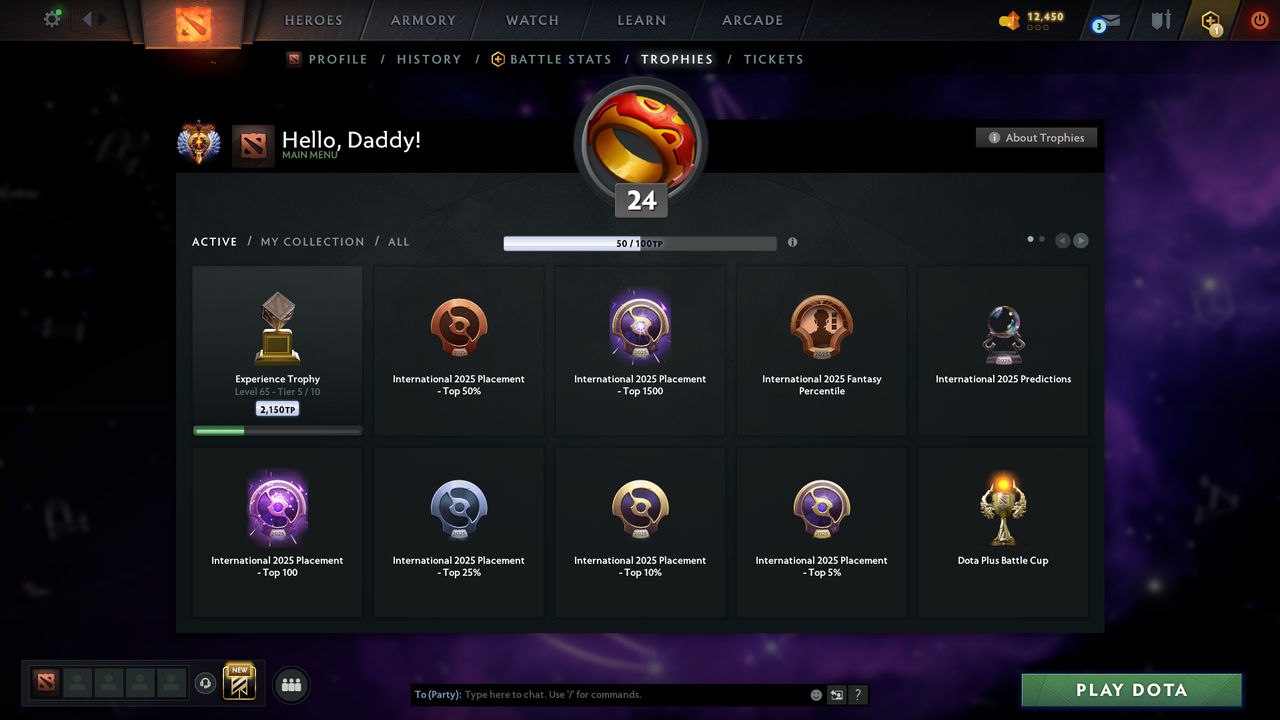Click the info icon beside the TP bar
Screen dimensions: 1280x720
(x=792, y=242)
